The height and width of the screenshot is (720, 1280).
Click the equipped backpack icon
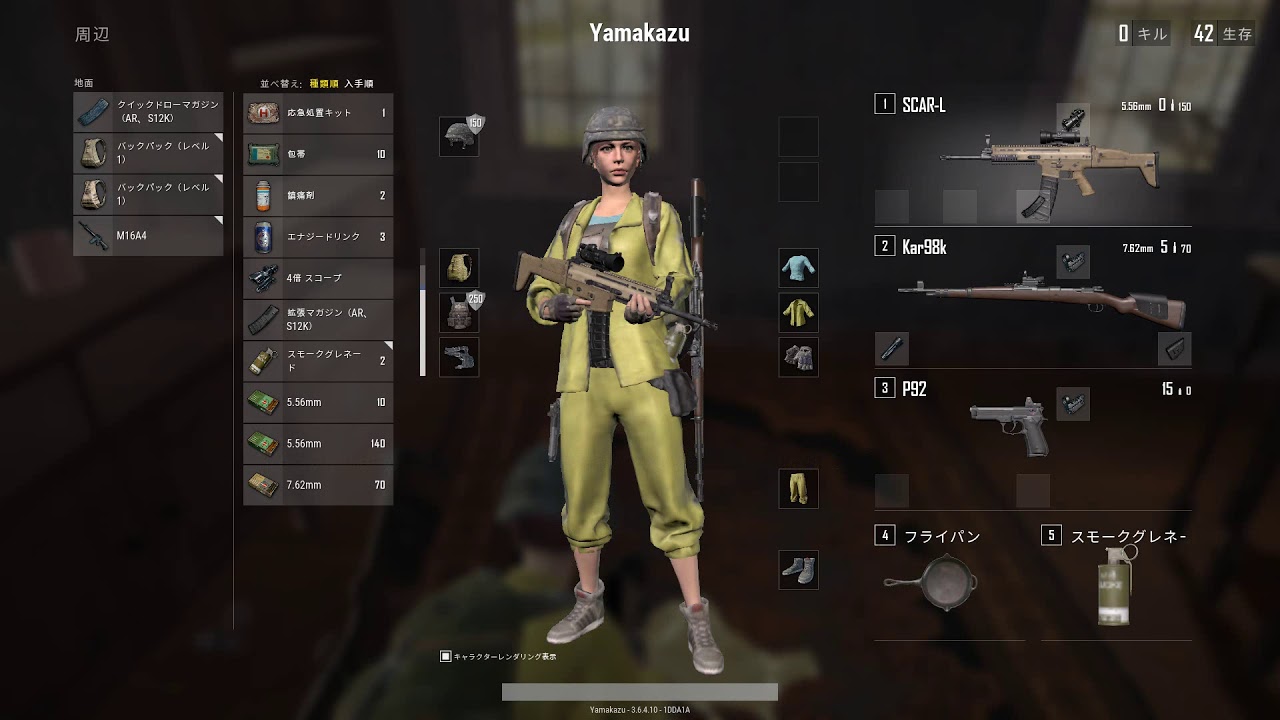tap(461, 268)
